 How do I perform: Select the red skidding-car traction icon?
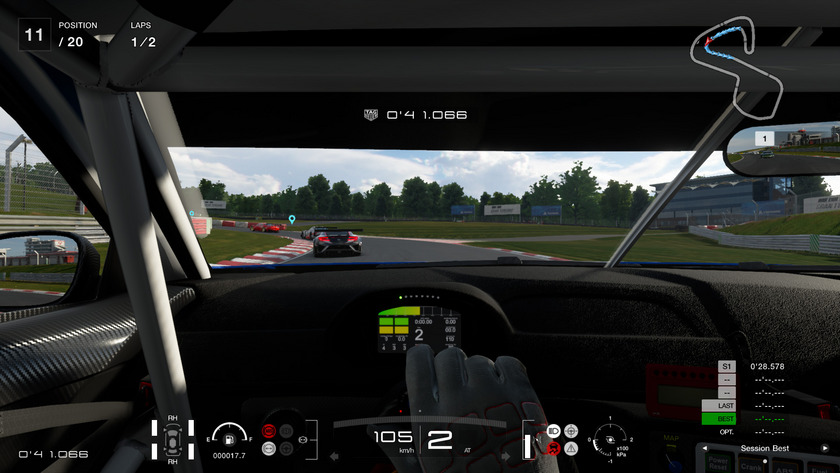pyautogui.click(x=553, y=449)
